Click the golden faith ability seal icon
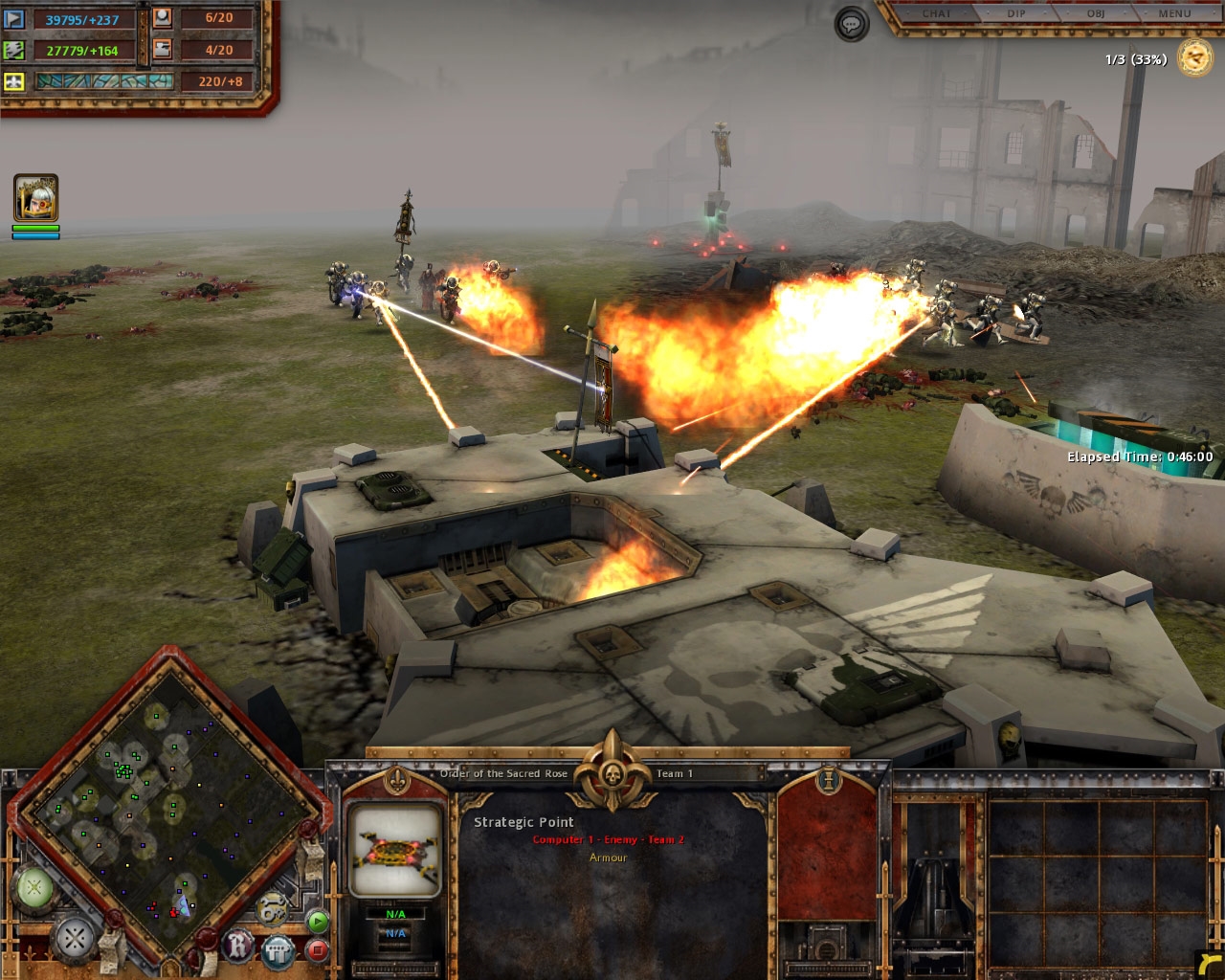 point(1194,58)
